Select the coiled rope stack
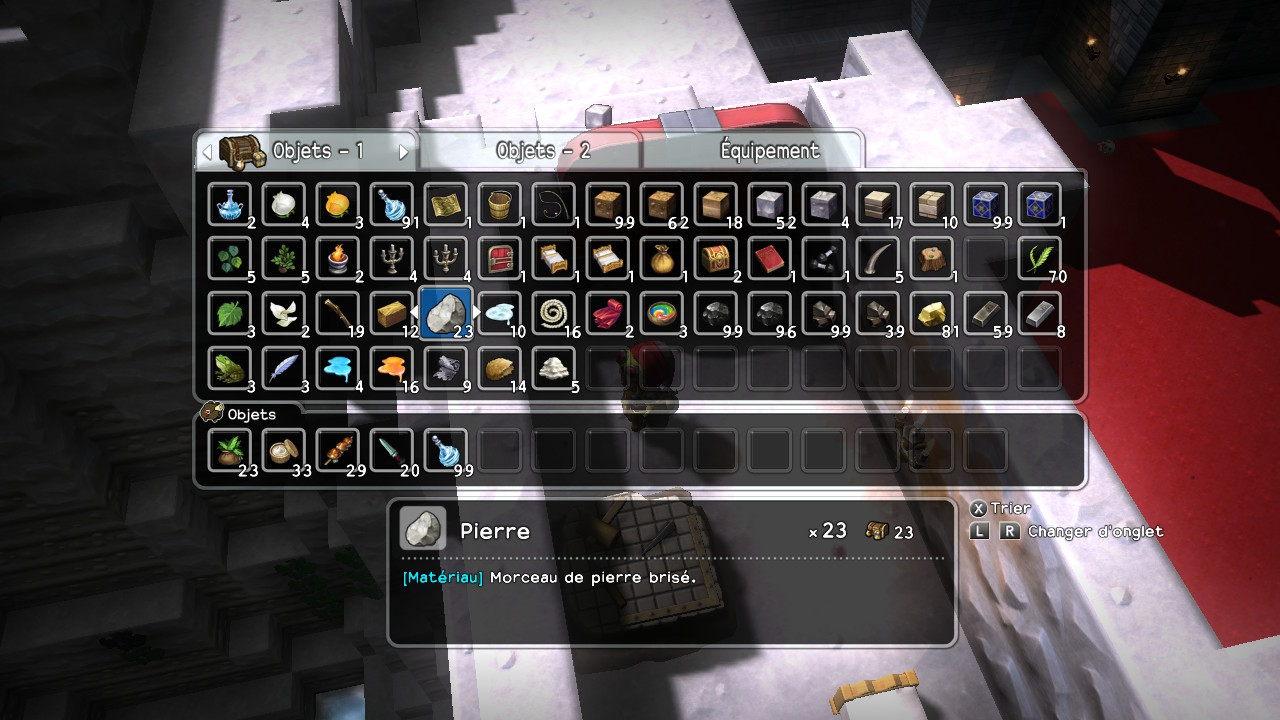Screen dimensions: 1280x720 tap(554, 313)
